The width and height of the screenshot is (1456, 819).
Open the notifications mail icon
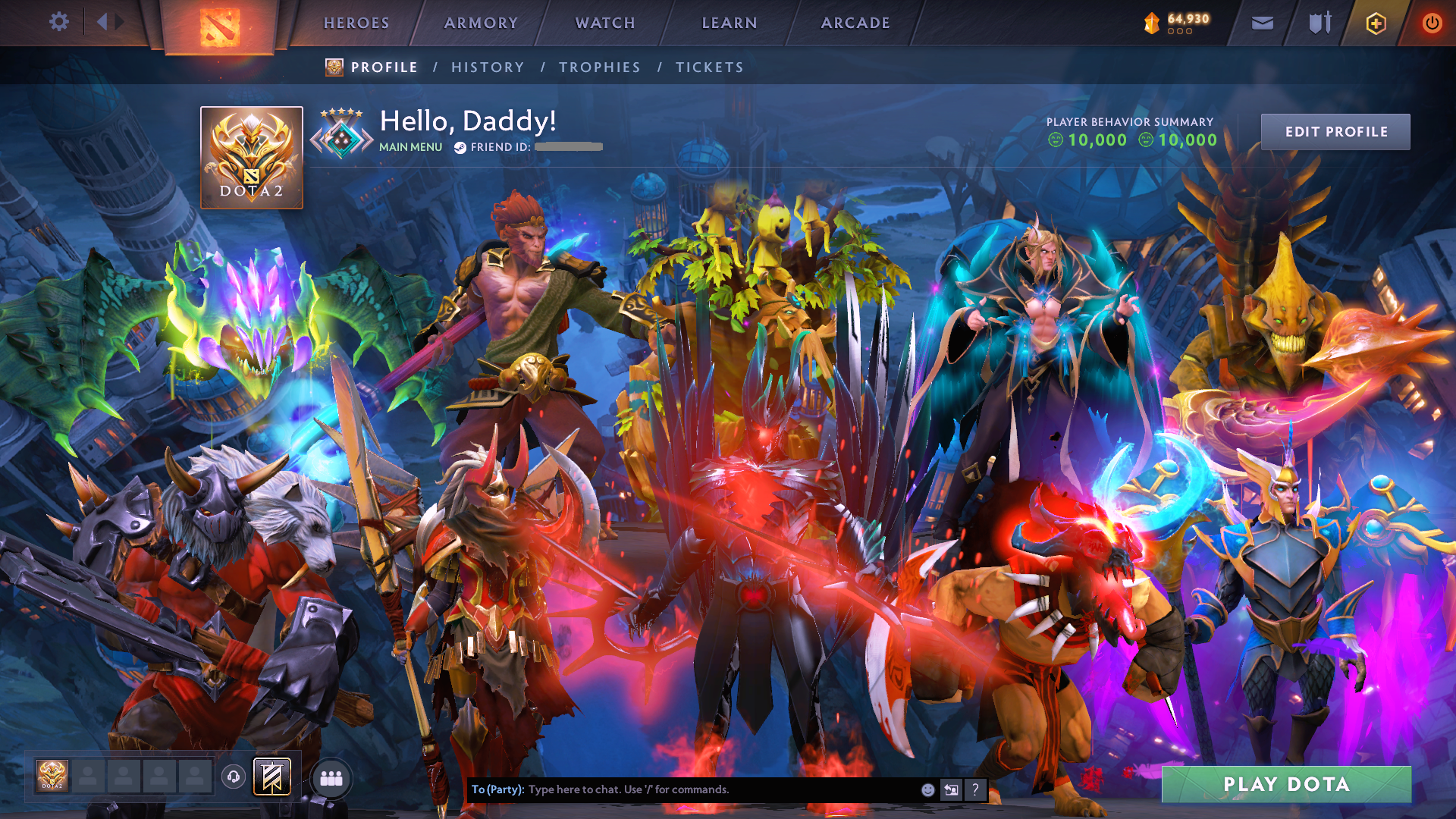click(1261, 23)
